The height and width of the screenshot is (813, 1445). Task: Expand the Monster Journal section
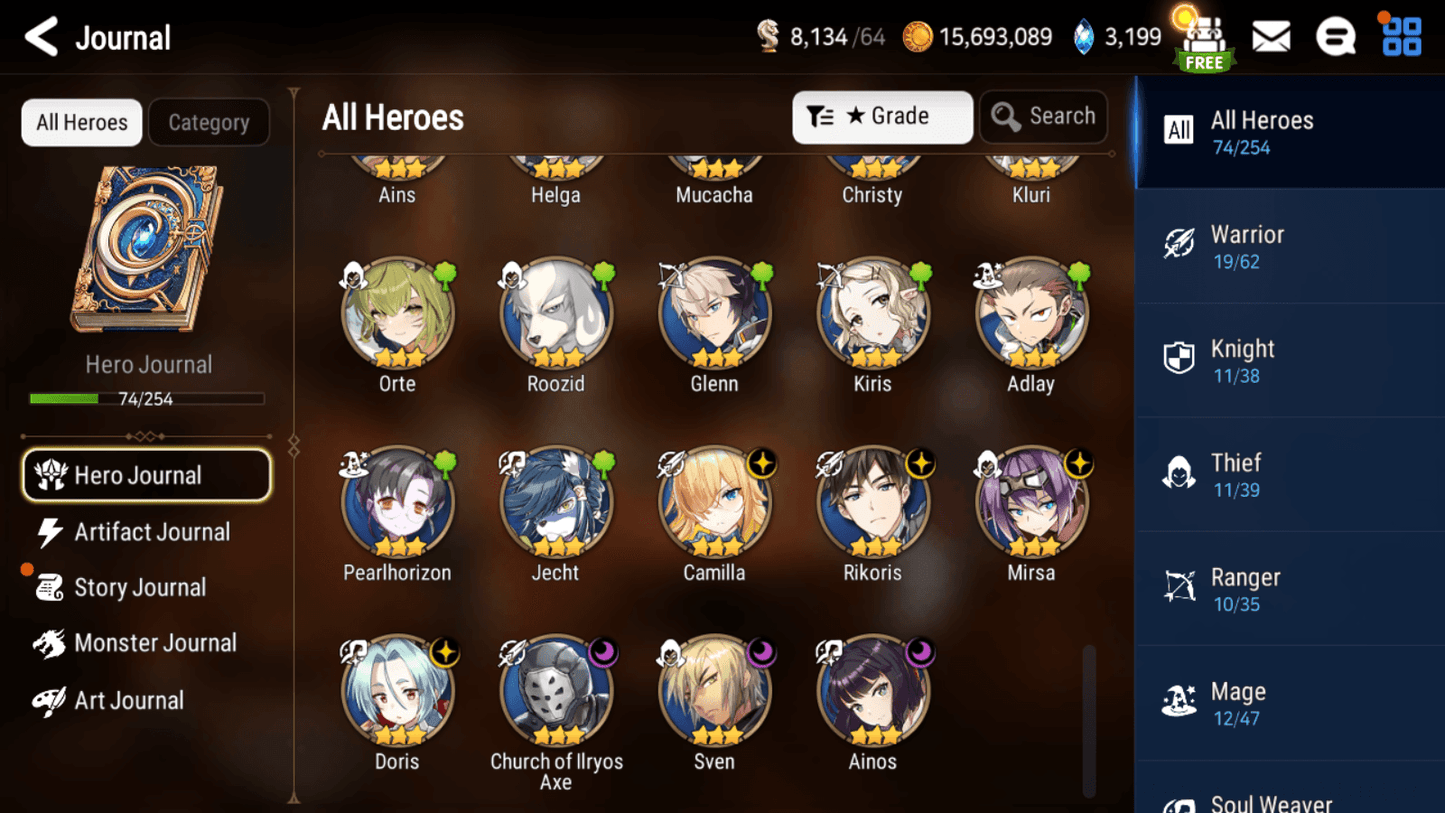(155, 643)
